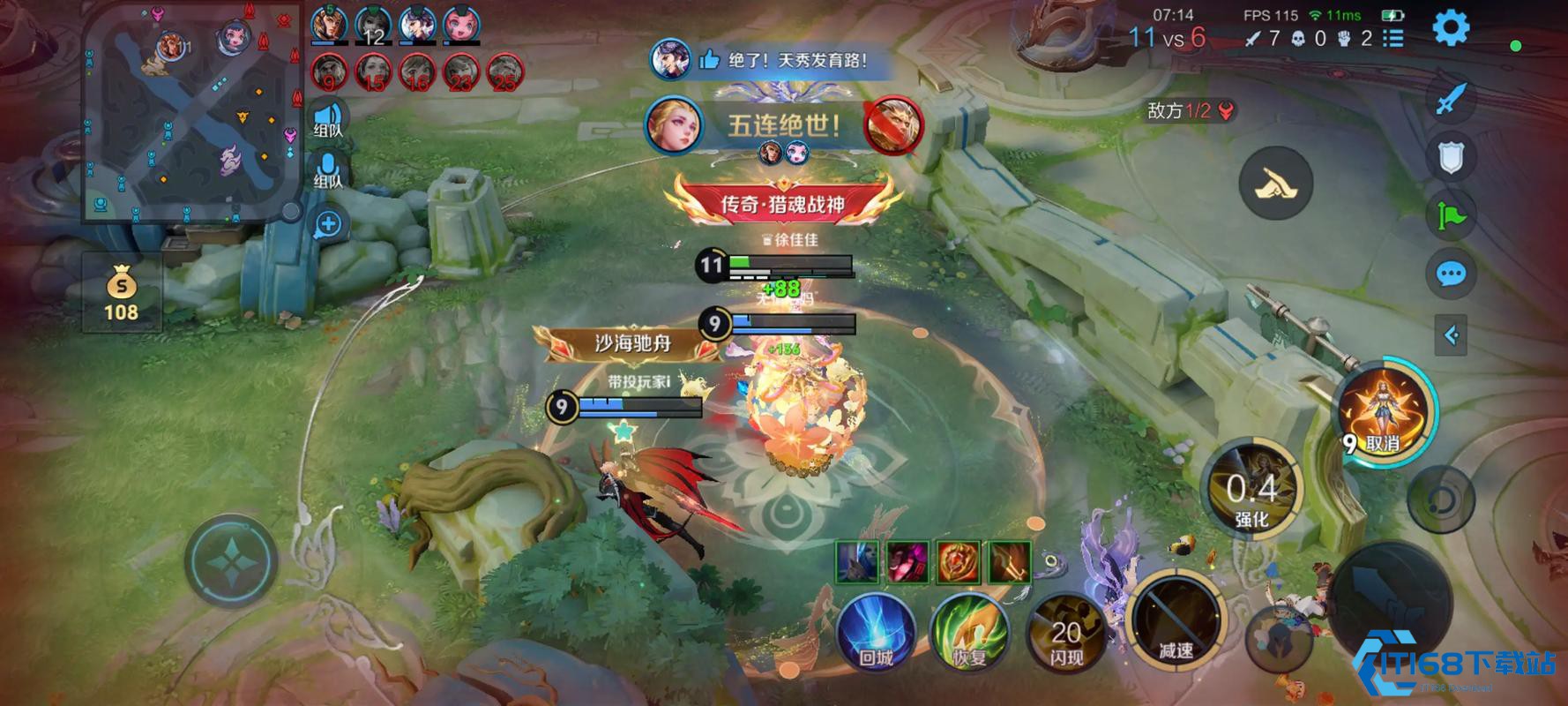The height and width of the screenshot is (706, 1568).
Task: Send the shield defend signal
Action: point(1451,157)
